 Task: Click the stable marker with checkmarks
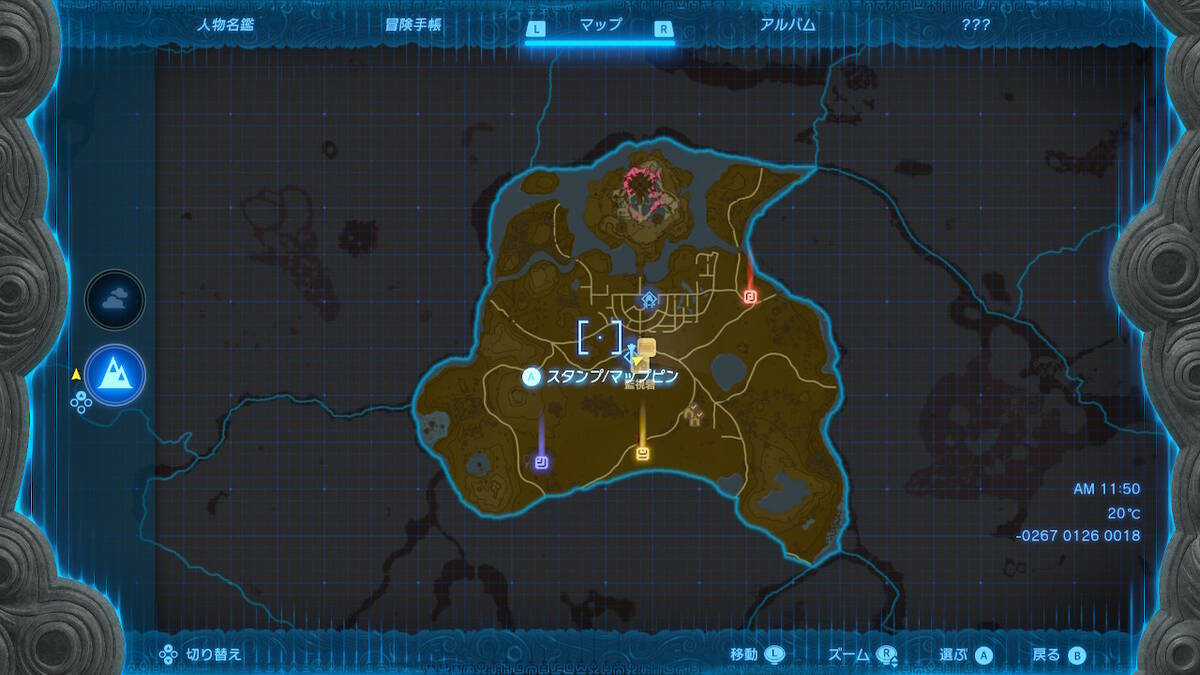(x=695, y=412)
